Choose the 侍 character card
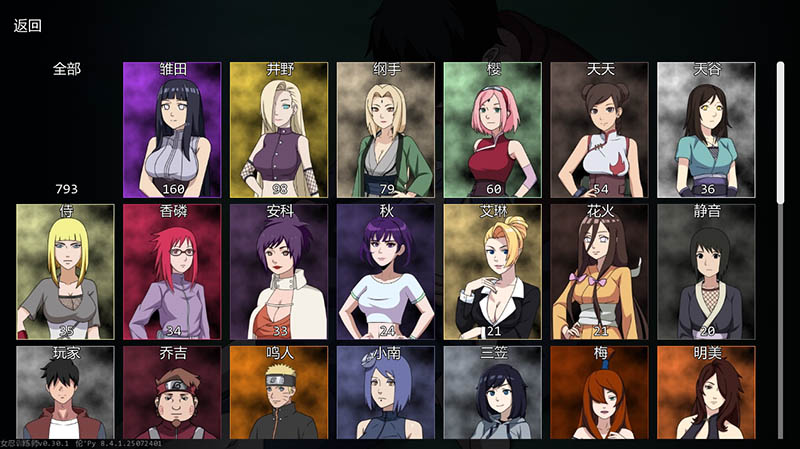 (66, 271)
